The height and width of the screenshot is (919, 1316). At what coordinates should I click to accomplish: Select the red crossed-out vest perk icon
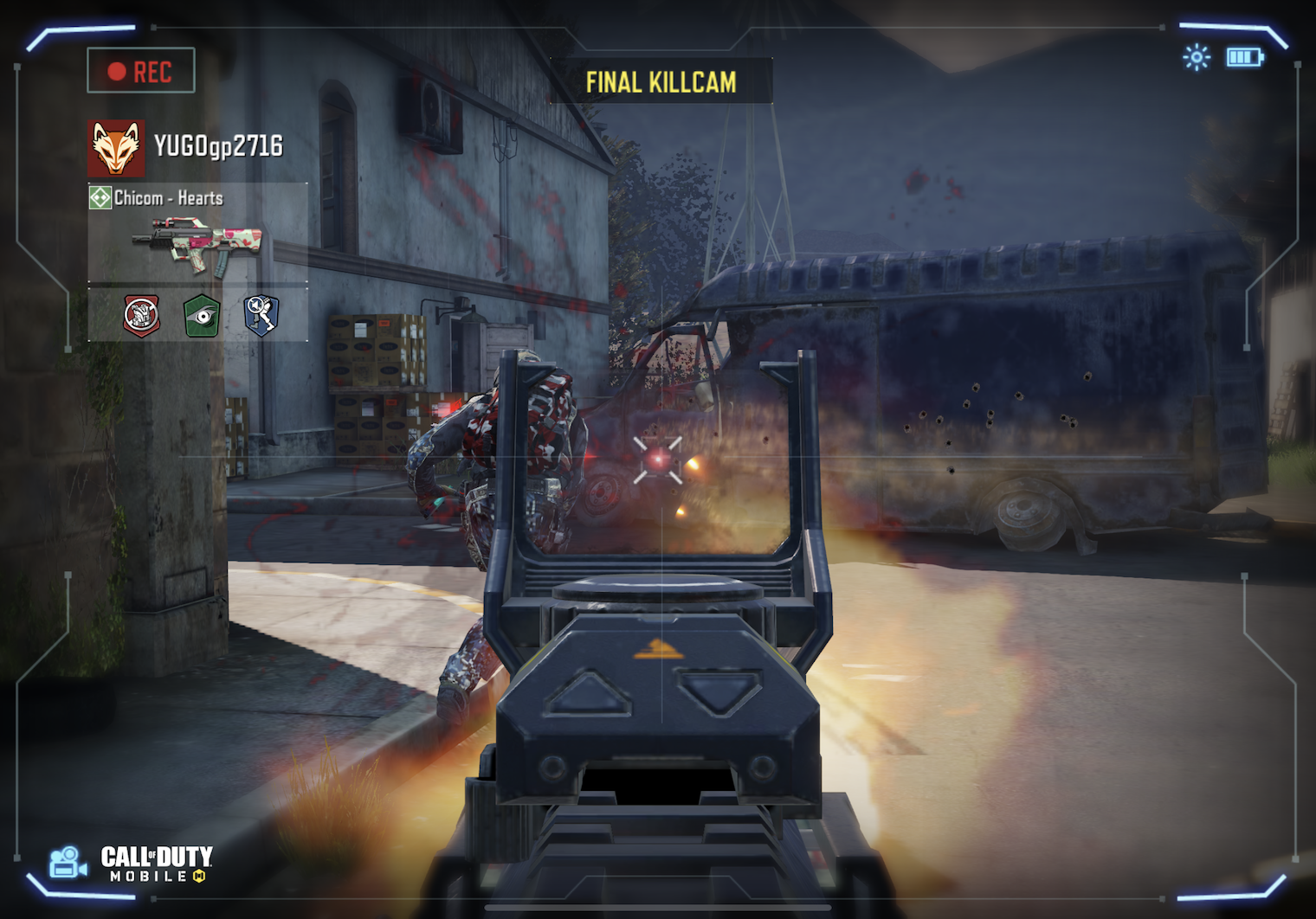point(141,315)
